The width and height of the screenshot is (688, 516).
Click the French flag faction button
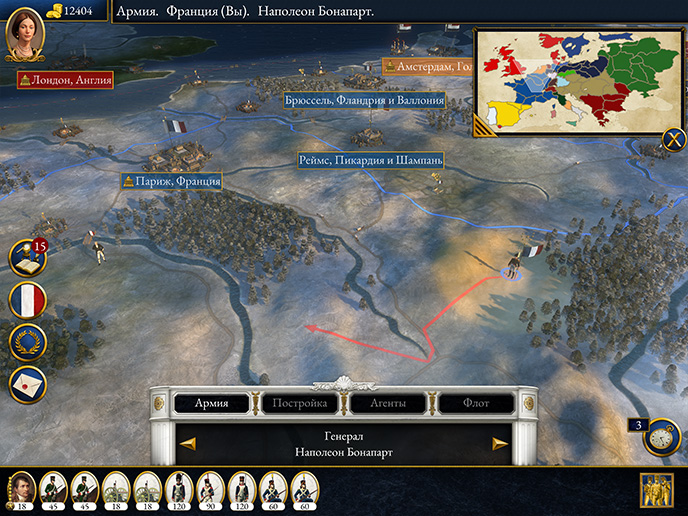click(x=28, y=301)
